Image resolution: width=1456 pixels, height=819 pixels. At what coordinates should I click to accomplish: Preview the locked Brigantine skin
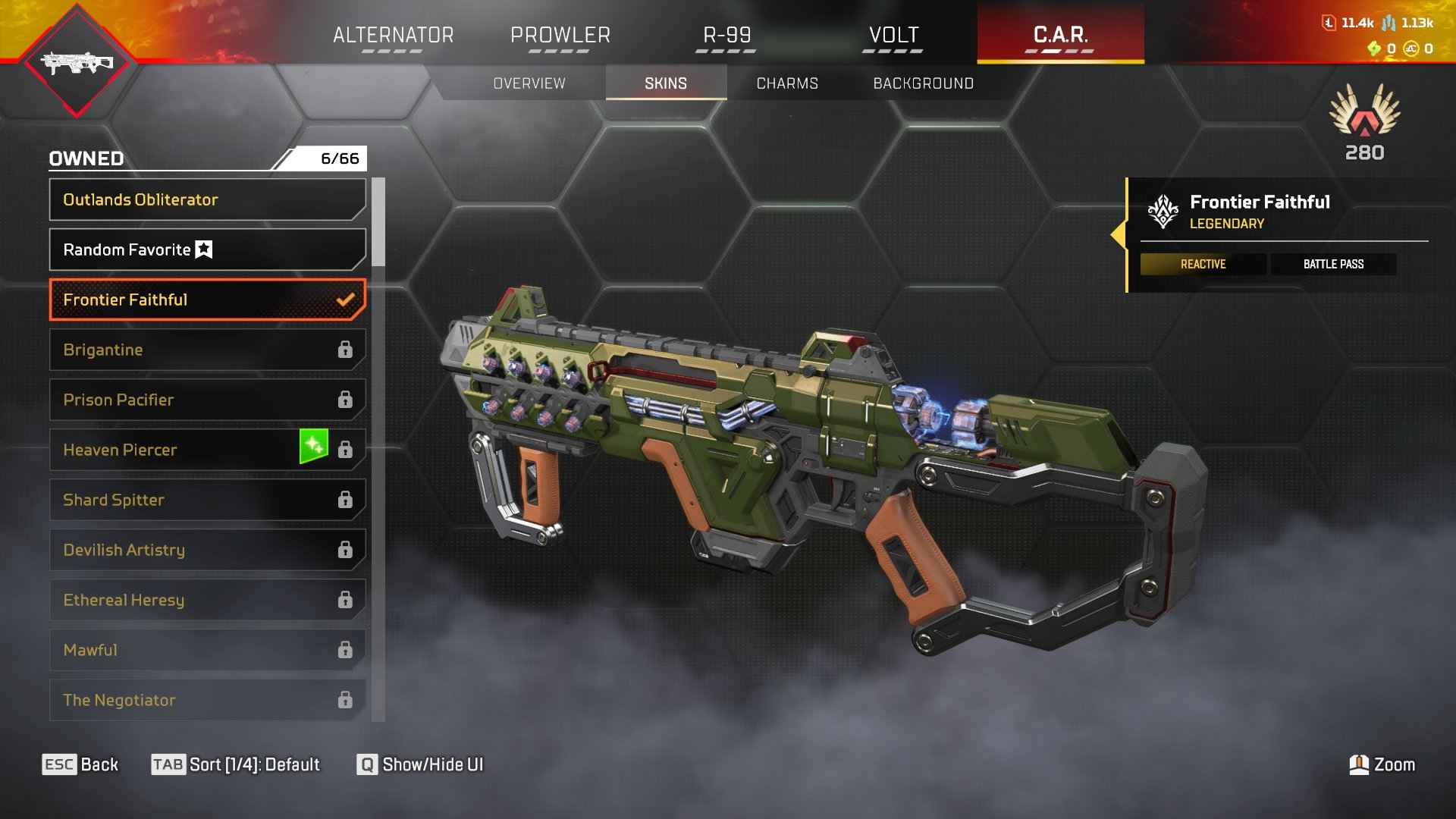[x=207, y=350]
